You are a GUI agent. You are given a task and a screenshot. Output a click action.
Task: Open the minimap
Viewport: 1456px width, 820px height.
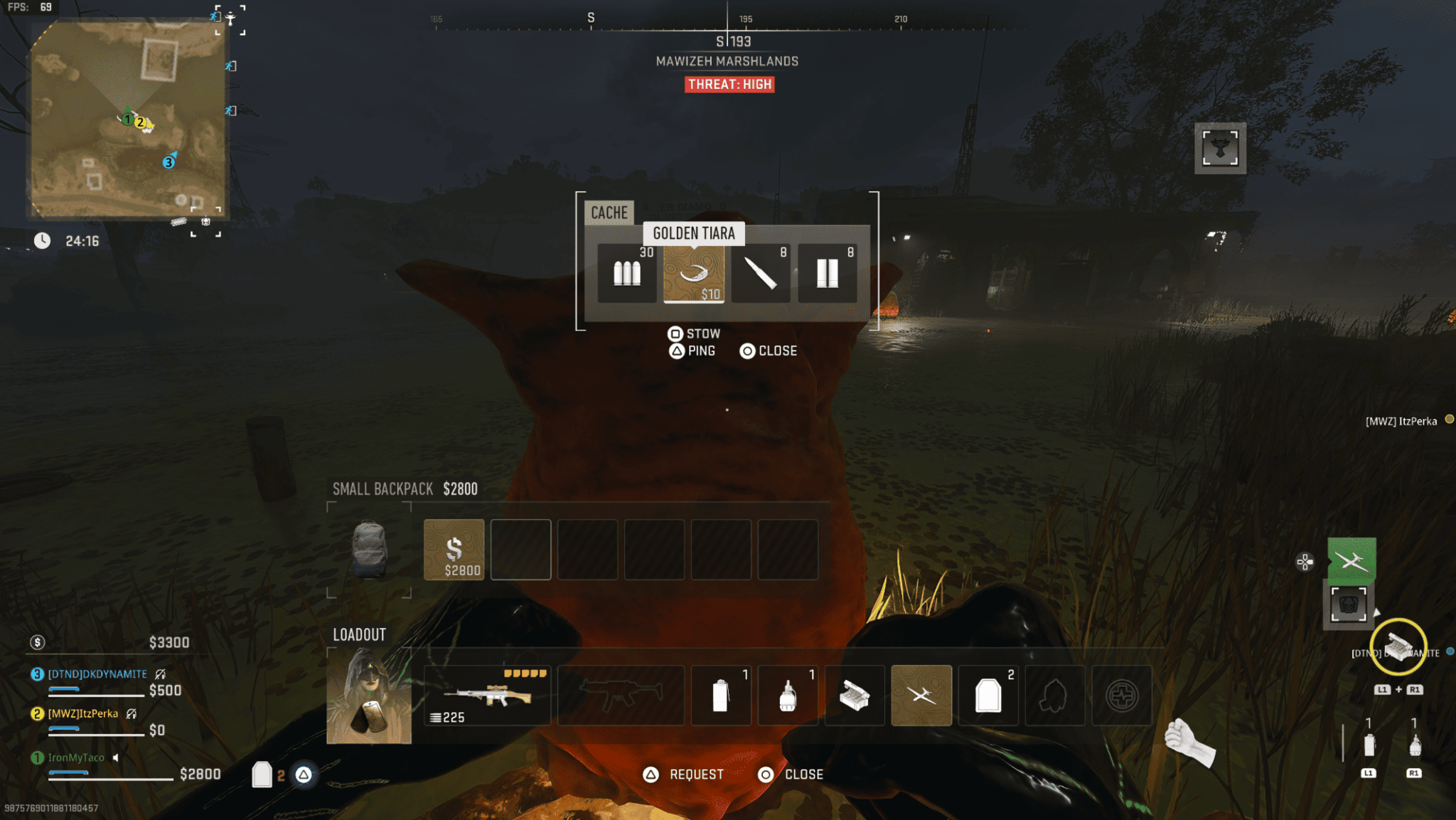pyautogui.click(x=128, y=119)
